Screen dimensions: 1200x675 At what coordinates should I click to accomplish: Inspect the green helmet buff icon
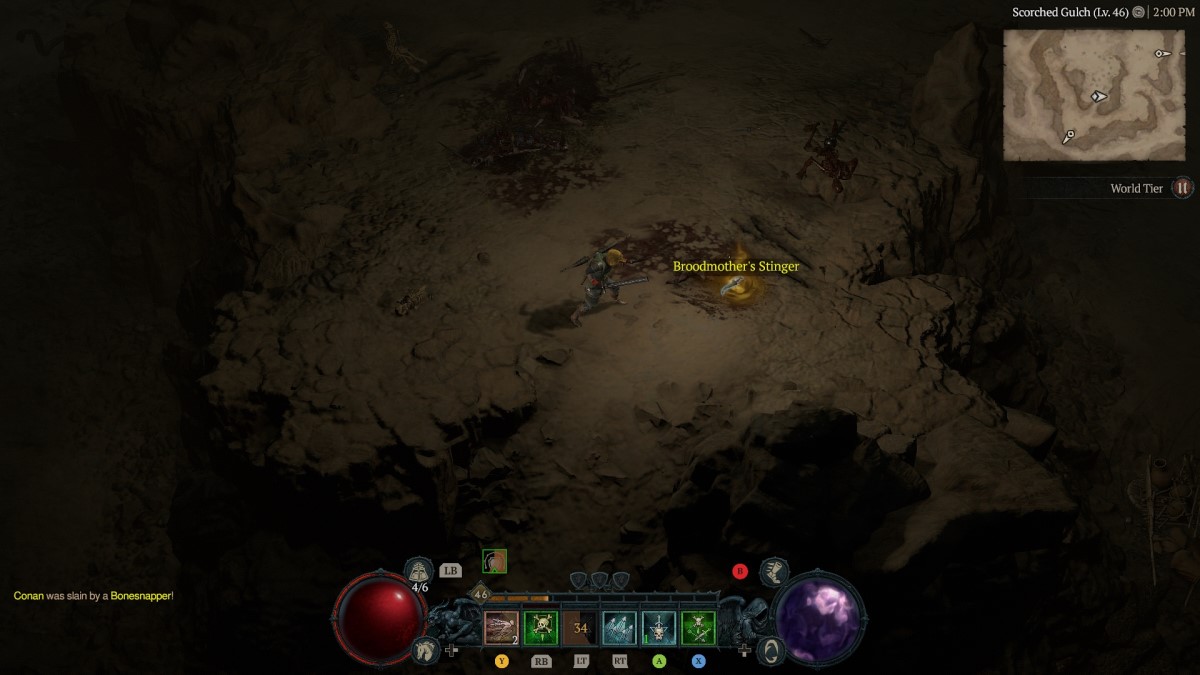[x=494, y=561]
